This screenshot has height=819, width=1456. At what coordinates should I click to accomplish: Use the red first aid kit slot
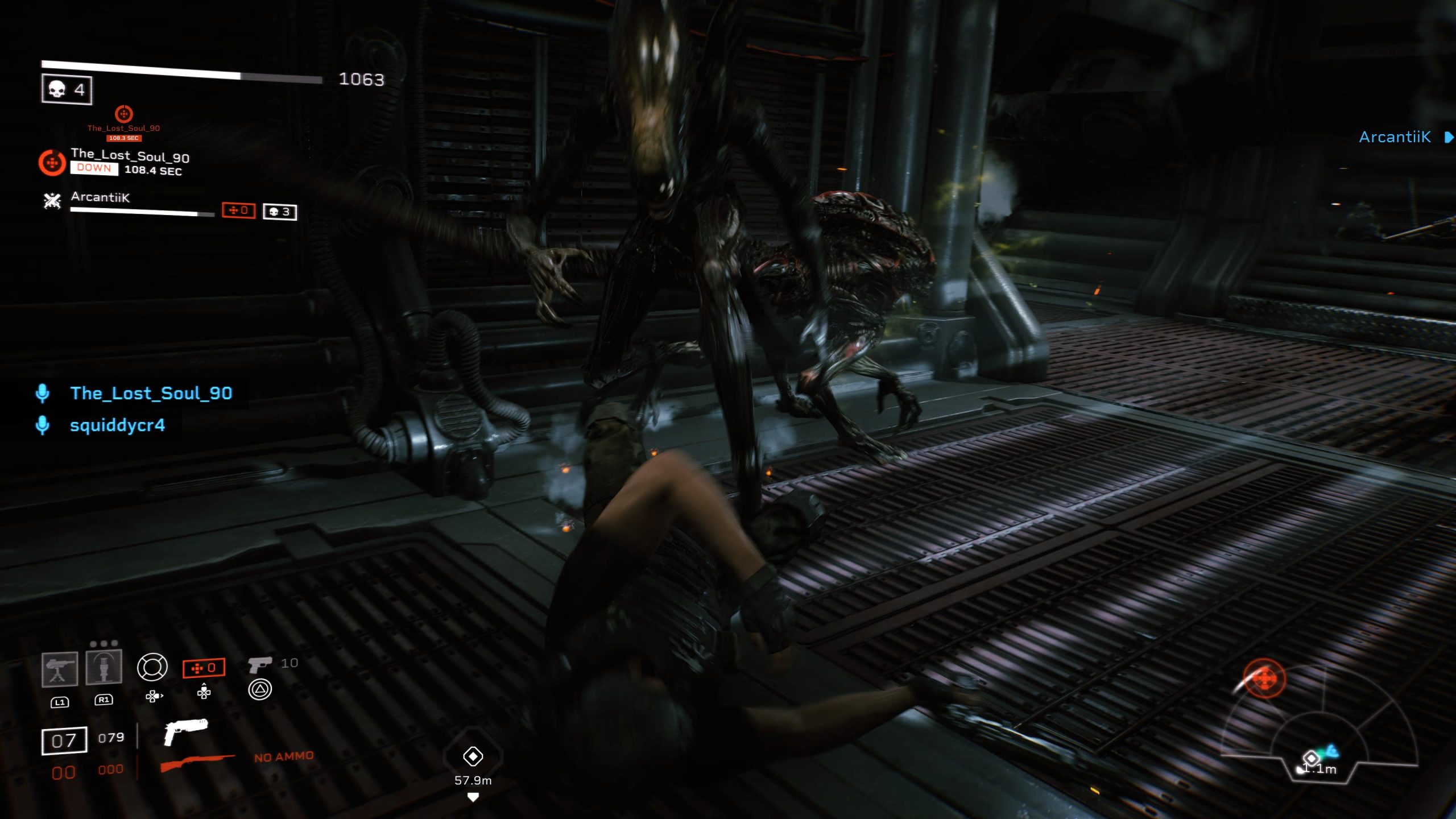[x=204, y=668]
